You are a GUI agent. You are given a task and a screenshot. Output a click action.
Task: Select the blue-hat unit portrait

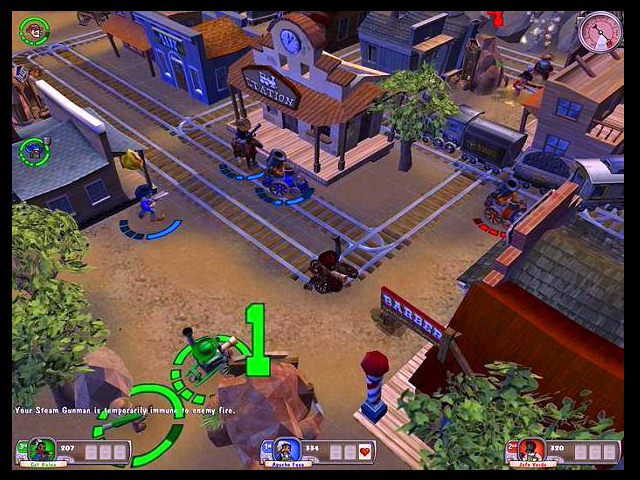(x=34, y=152)
